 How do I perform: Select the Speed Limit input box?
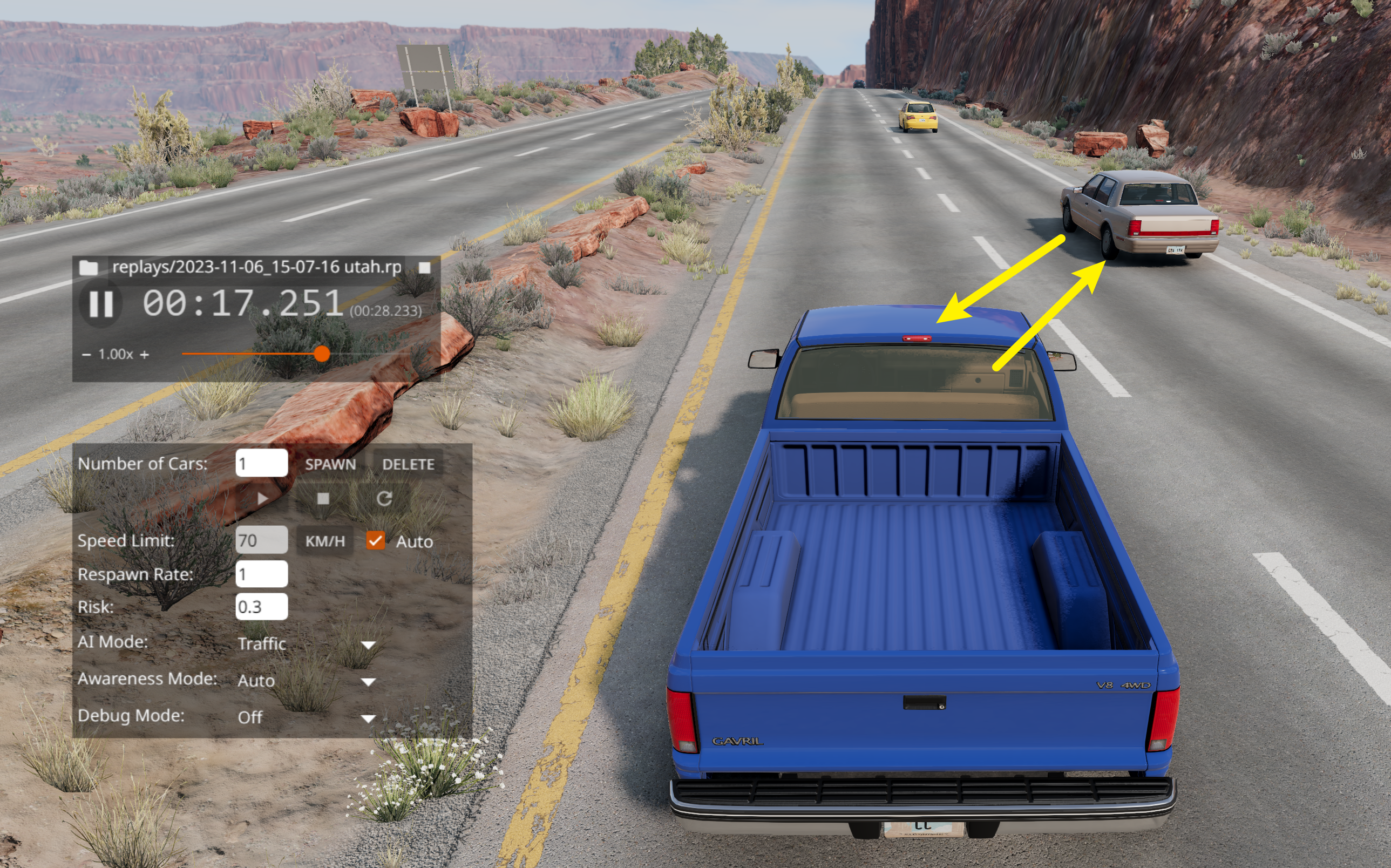tap(261, 540)
